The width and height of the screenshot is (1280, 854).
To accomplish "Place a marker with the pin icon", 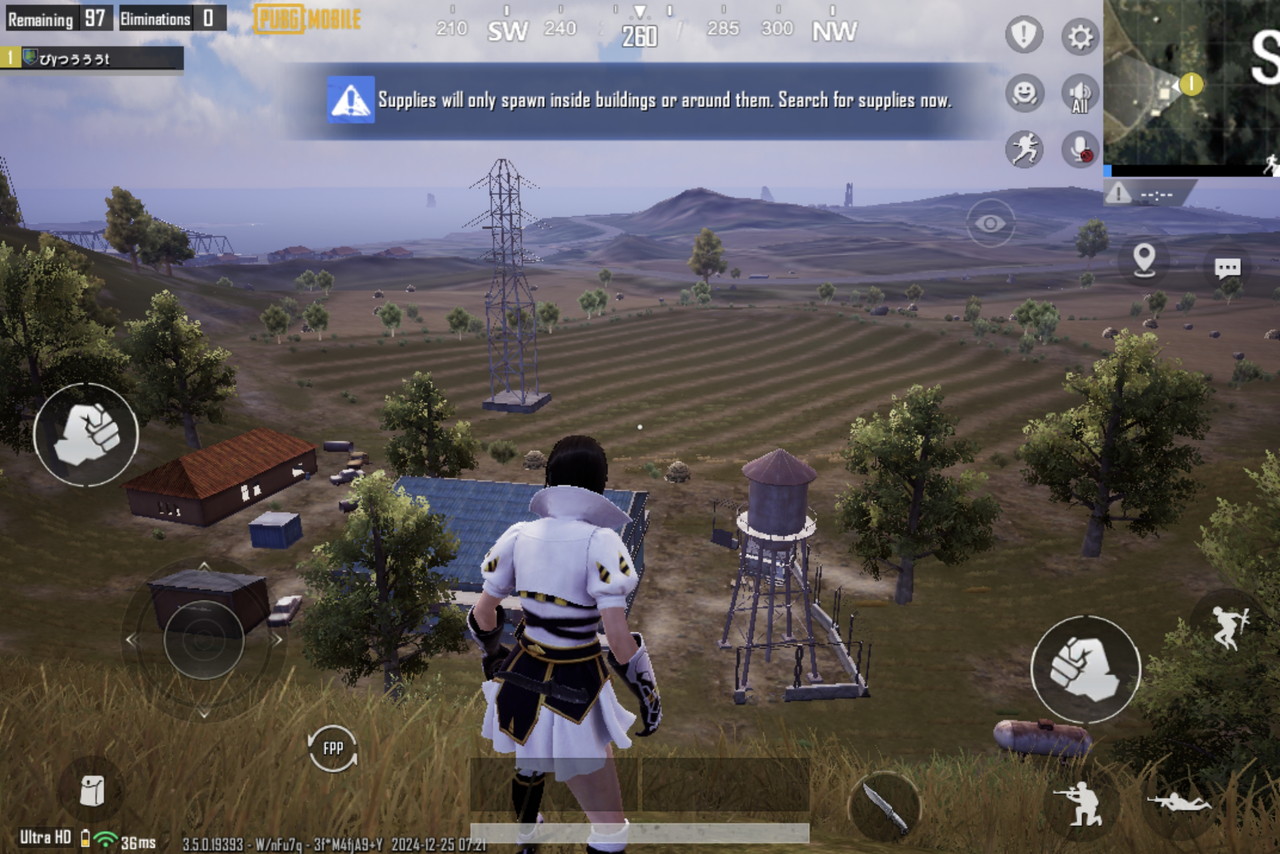I will pyautogui.click(x=1144, y=259).
